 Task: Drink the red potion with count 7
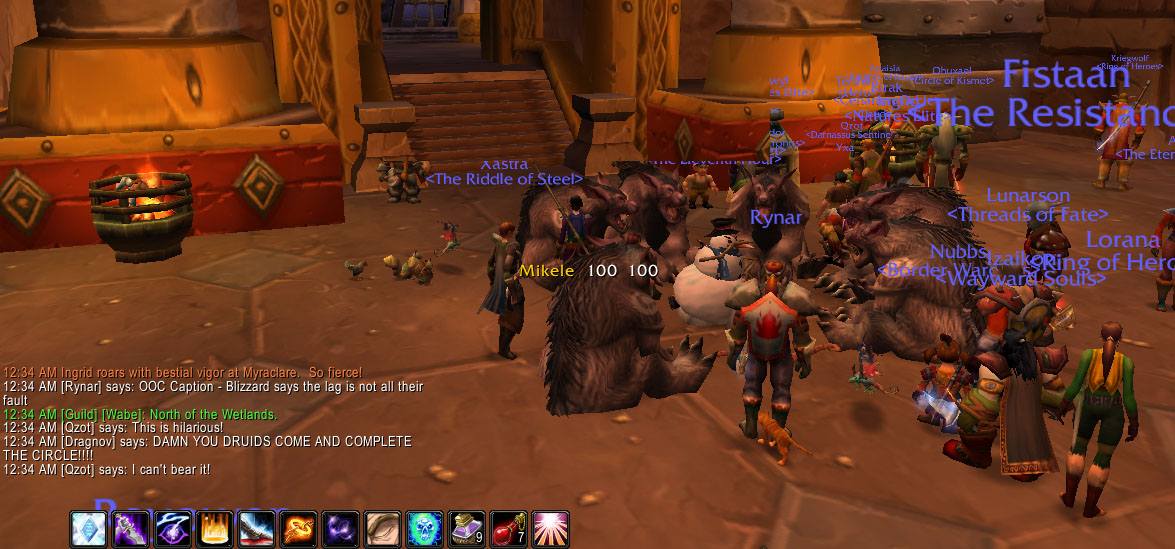pyautogui.click(x=508, y=528)
